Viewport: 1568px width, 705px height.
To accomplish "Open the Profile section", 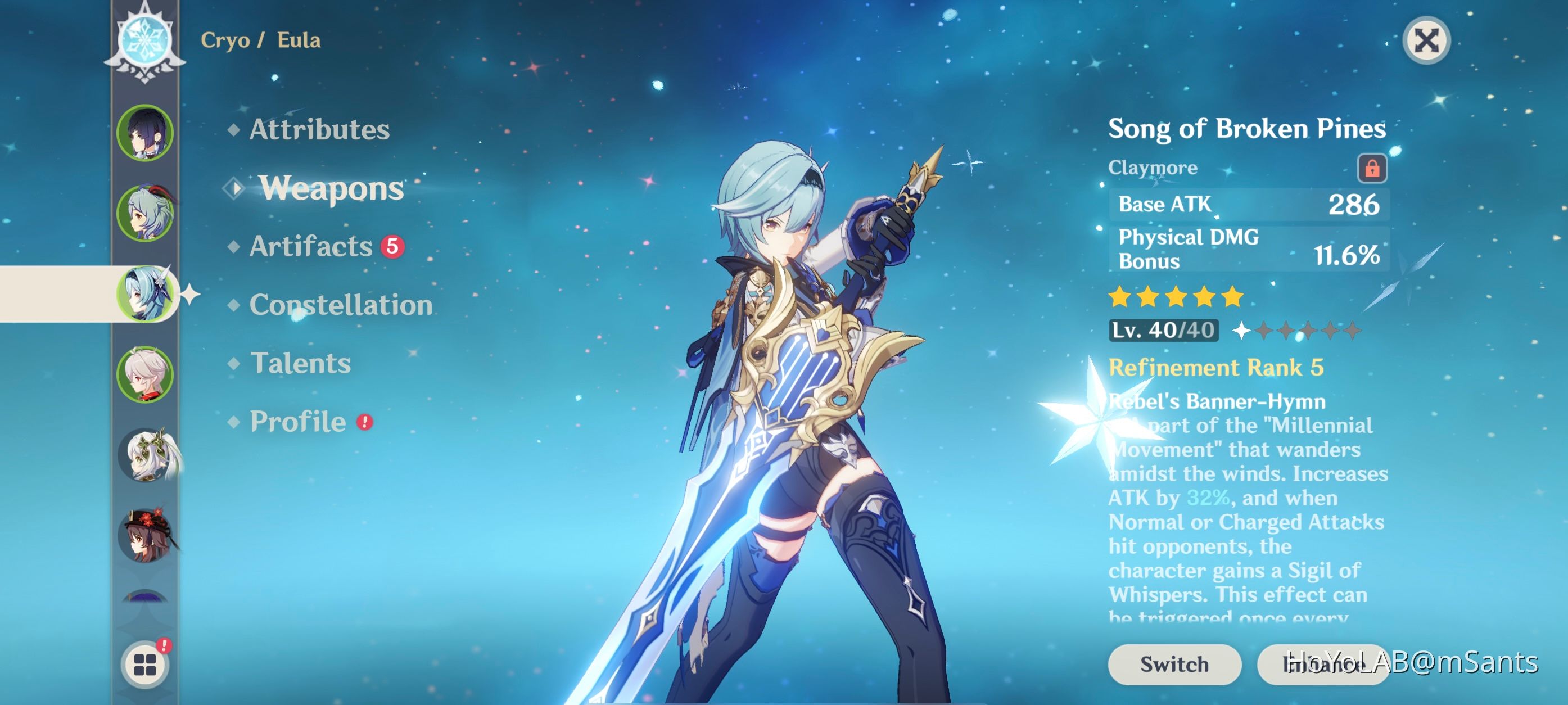I will [x=297, y=422].
